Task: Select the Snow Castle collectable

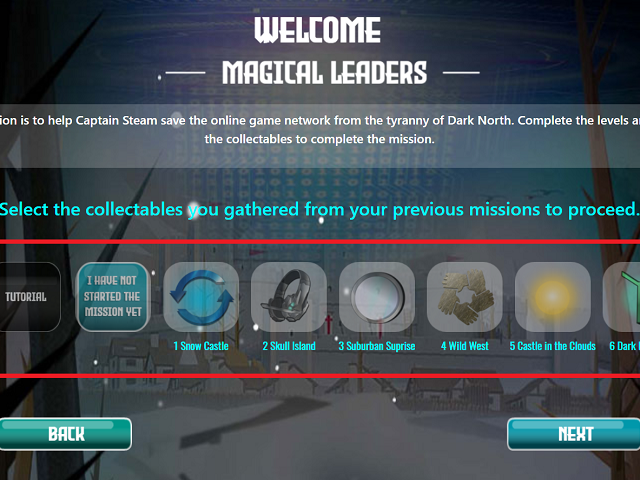Action: coord(201,297)
